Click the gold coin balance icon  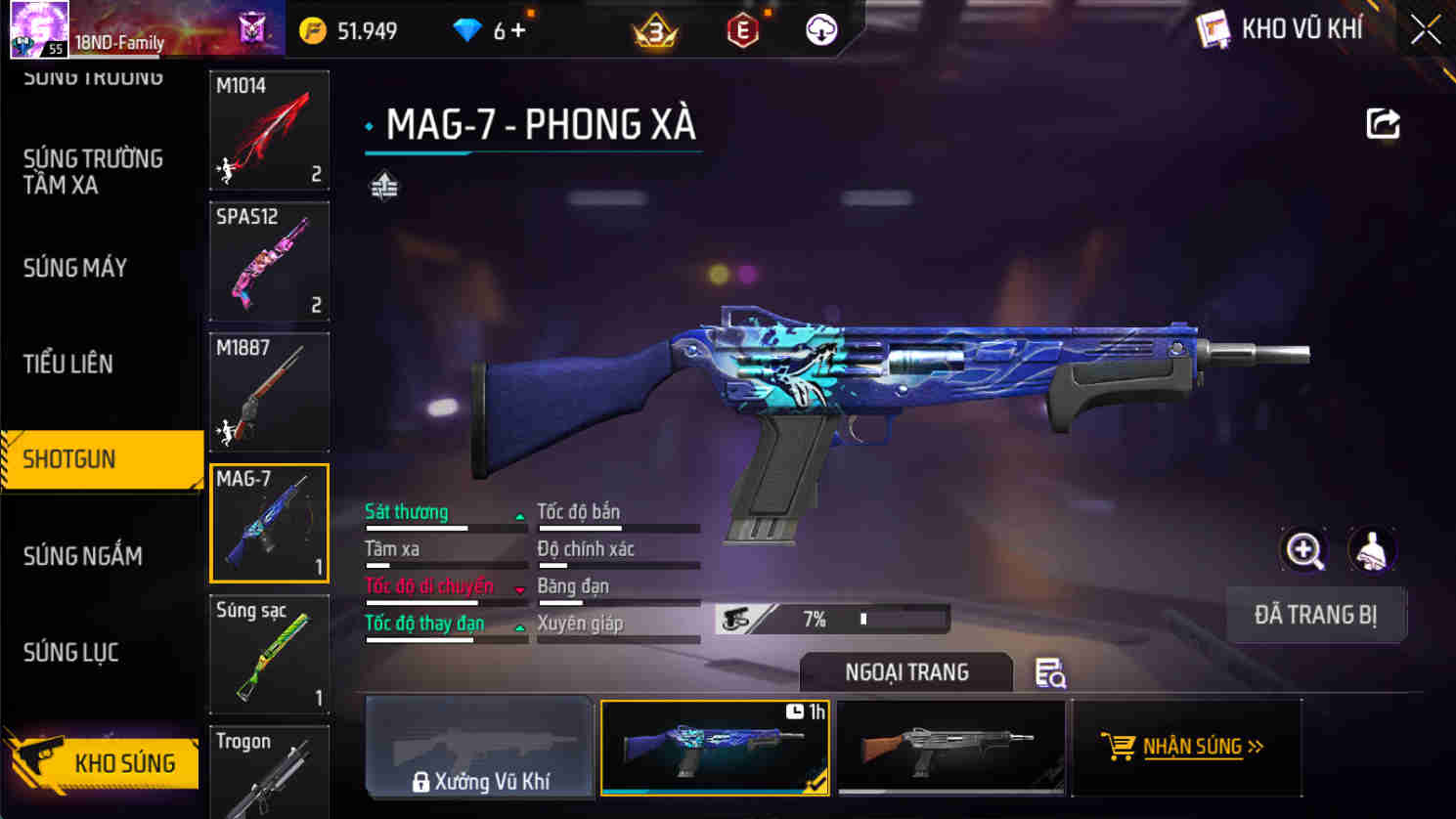(312, 30)
